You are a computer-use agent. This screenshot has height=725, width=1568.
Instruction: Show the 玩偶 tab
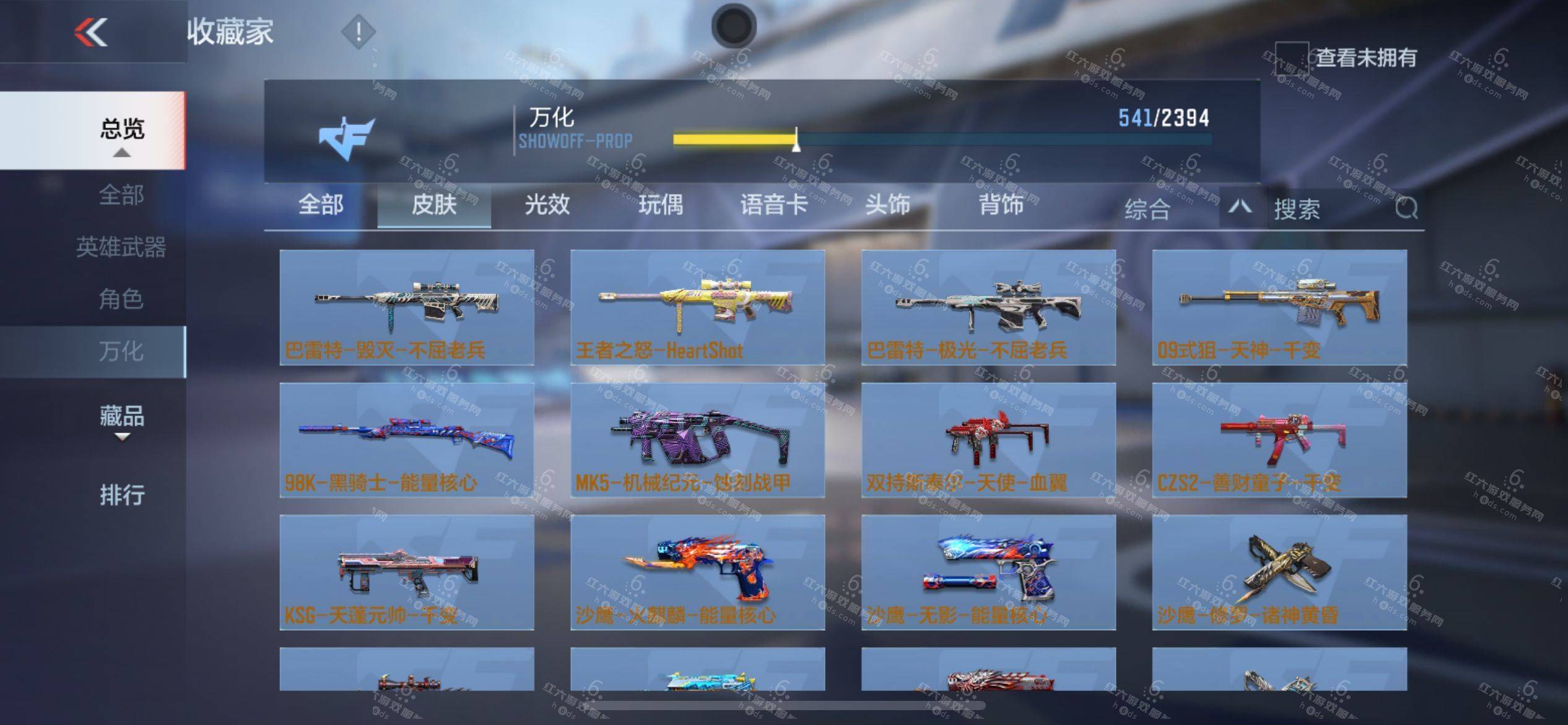[661, 205]
